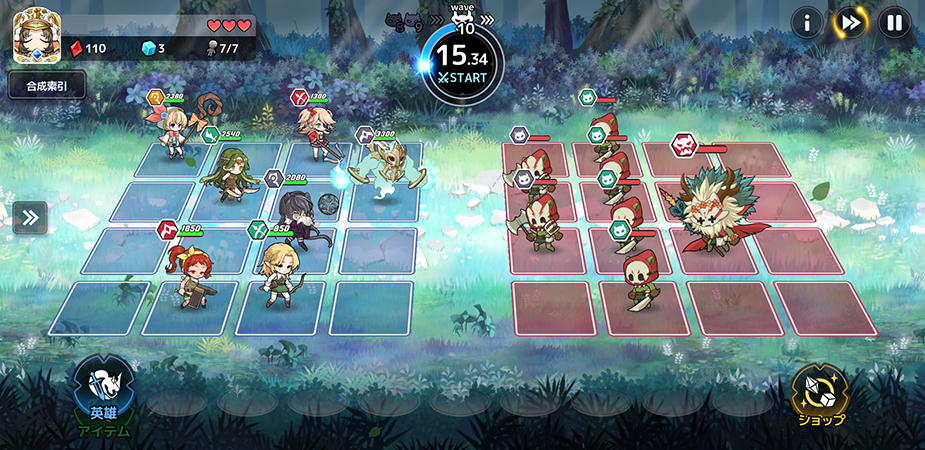Pause the battle
This screenshot has height=450, width=925.
893,21
